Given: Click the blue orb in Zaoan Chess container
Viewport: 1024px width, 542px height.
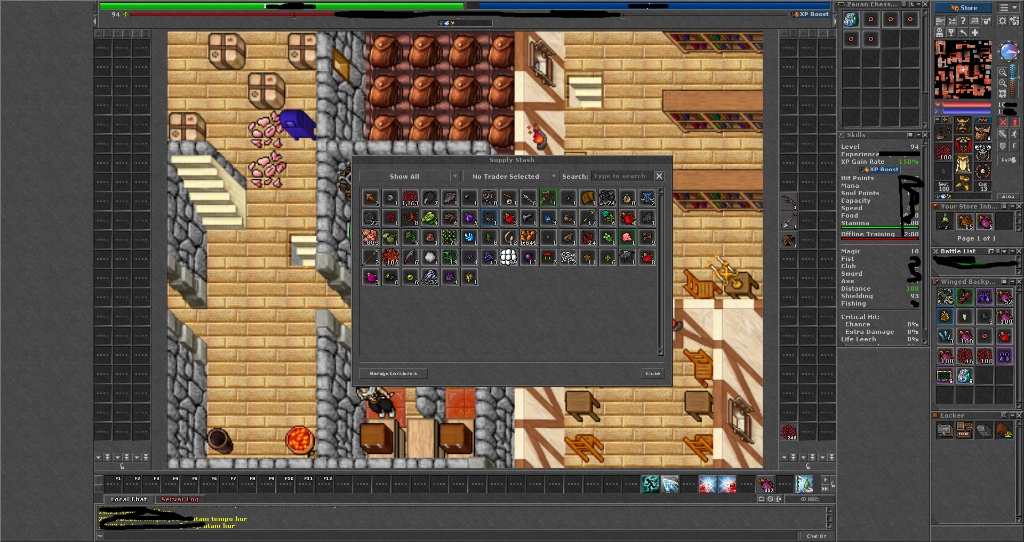Looking at the screenshot, I should tap(851, 20).
